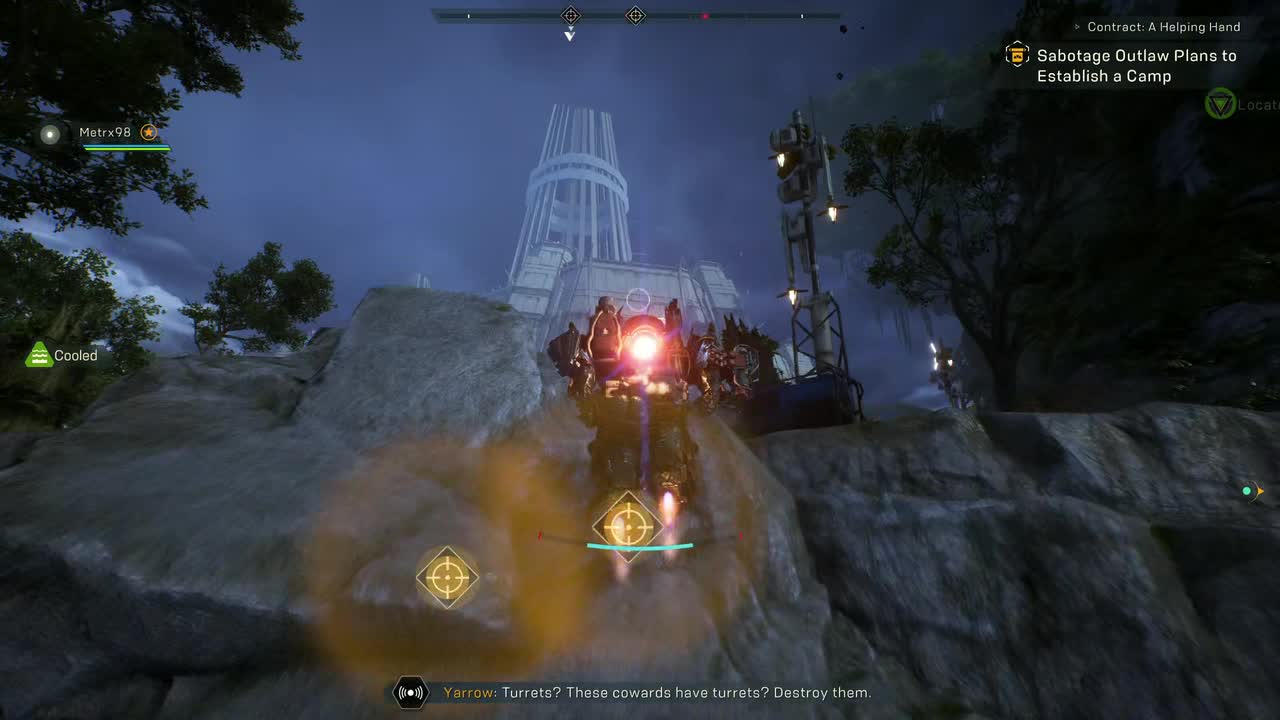Screen dimensions: 1280x720
Task: Select the left waypoint diamond on the compass
Action: 570,15
